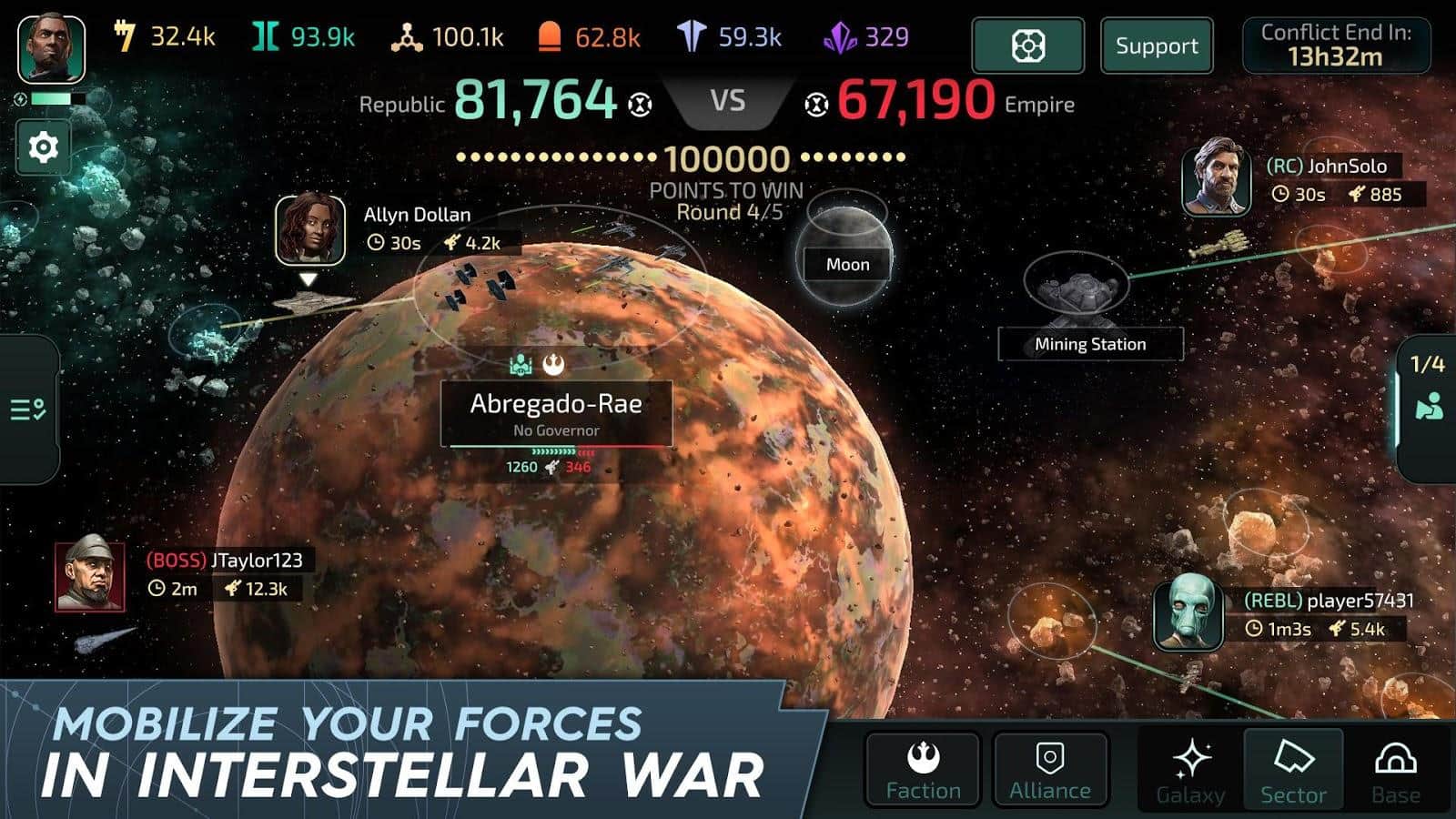This screenshot has width=1456, height=819.
Task: Switch to the Sector view
Action: click(x=1293, y=772)
